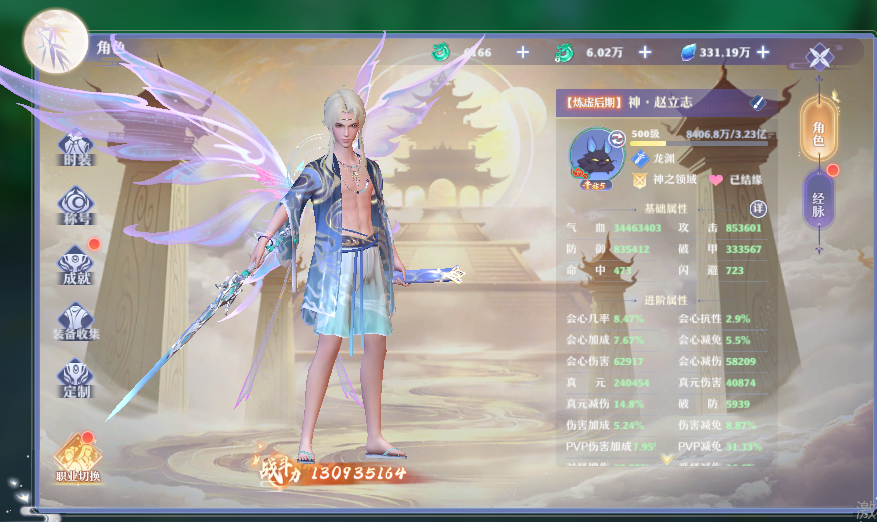Click the plus button beside 6.02万 jade currency
Screen dimensions: 877x522
tap(645, 52)
